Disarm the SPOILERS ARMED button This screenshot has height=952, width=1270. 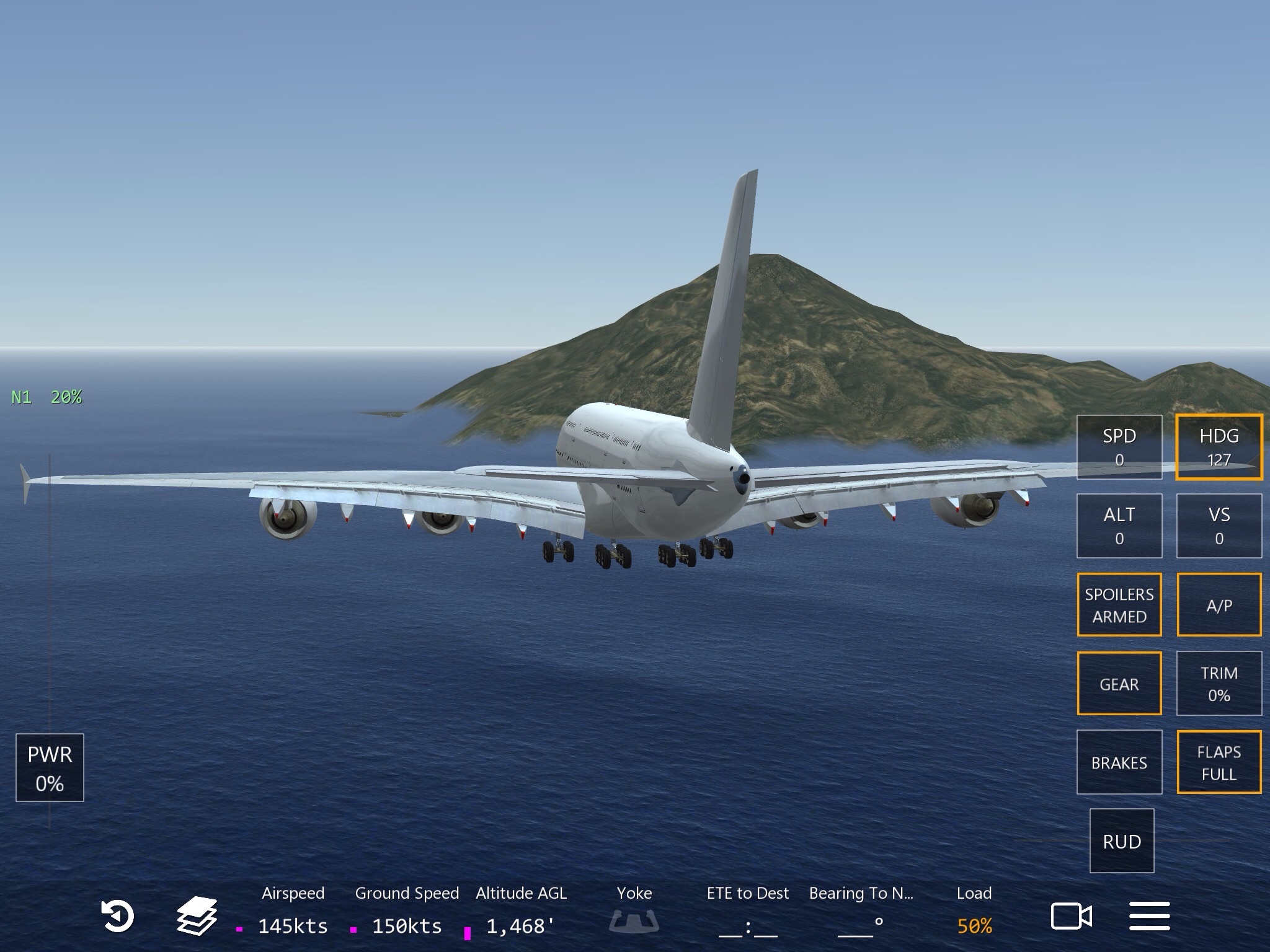[1119, 604]
